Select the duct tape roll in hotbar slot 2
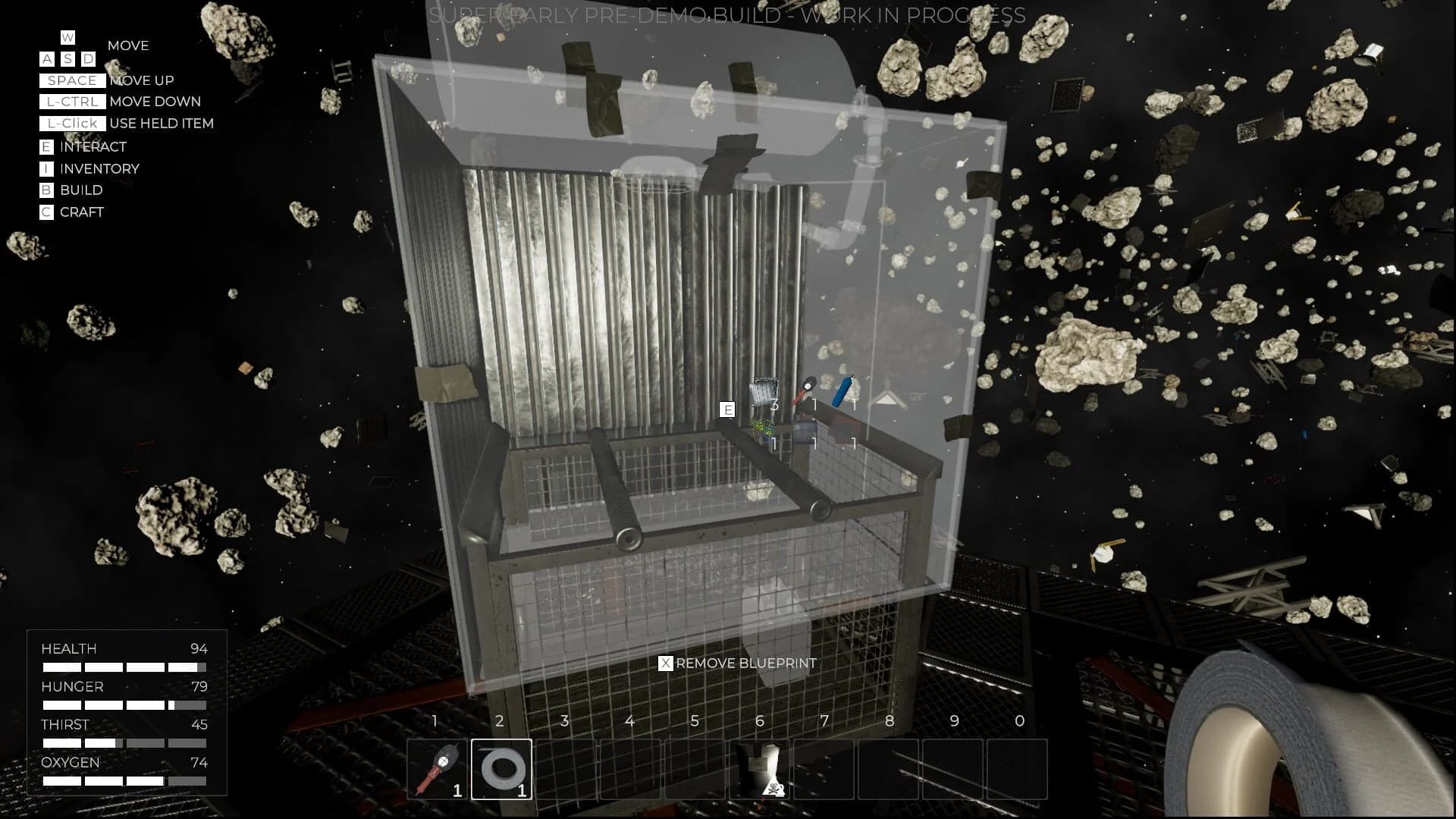The width and height of the screenshot is (1456, 819). coord(503,769)
